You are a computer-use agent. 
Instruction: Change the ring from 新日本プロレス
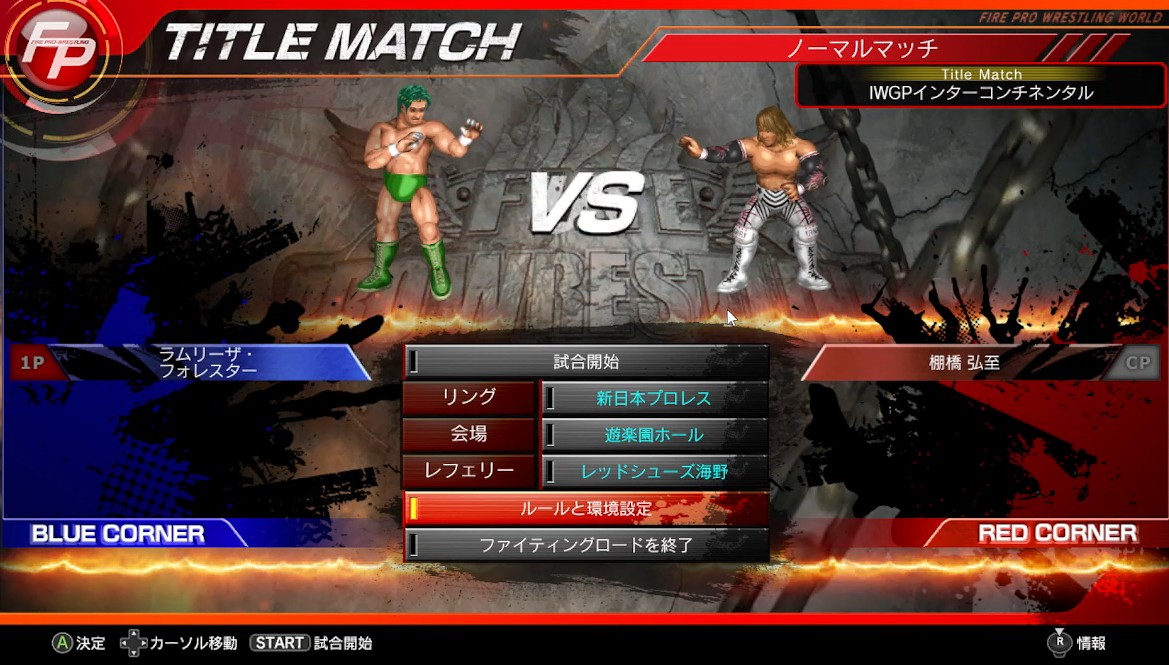654,398
